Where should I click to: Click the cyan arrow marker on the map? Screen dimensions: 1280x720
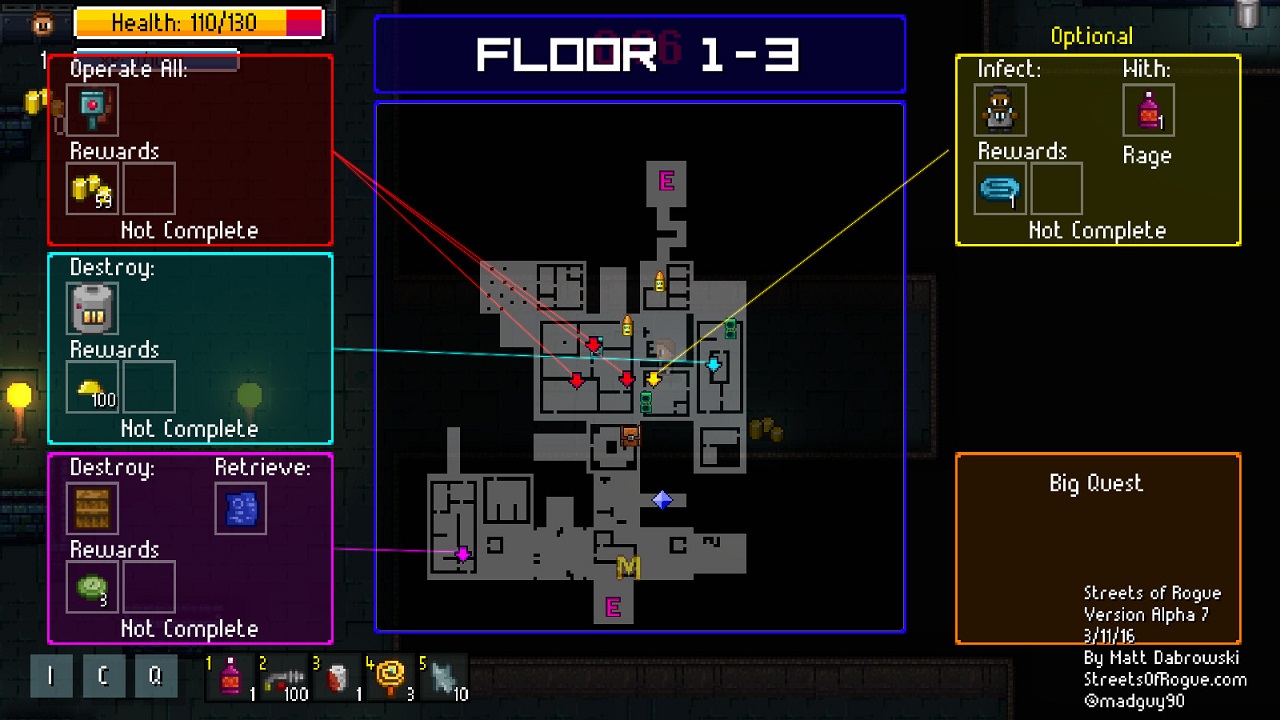pyautogui.click(x=713, y=364)
